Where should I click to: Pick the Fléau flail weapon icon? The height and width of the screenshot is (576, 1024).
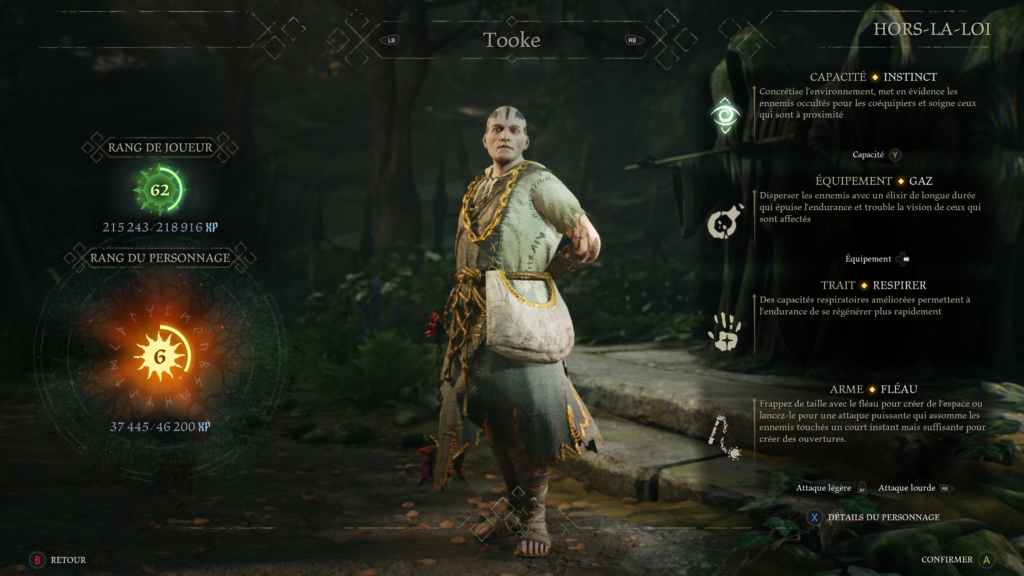click(x=724, y=438)
